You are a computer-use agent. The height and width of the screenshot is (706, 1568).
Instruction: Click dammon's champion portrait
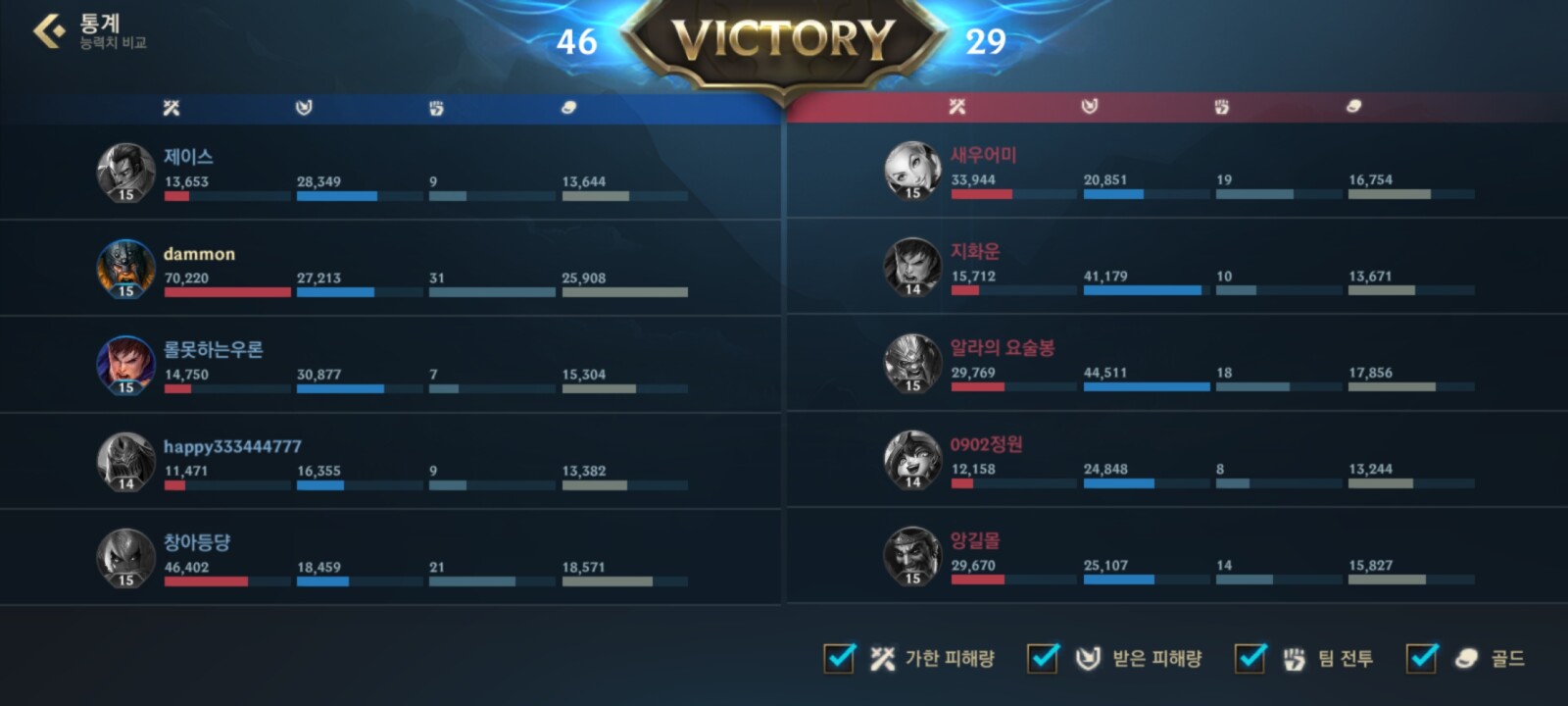[x=125, y=268]
